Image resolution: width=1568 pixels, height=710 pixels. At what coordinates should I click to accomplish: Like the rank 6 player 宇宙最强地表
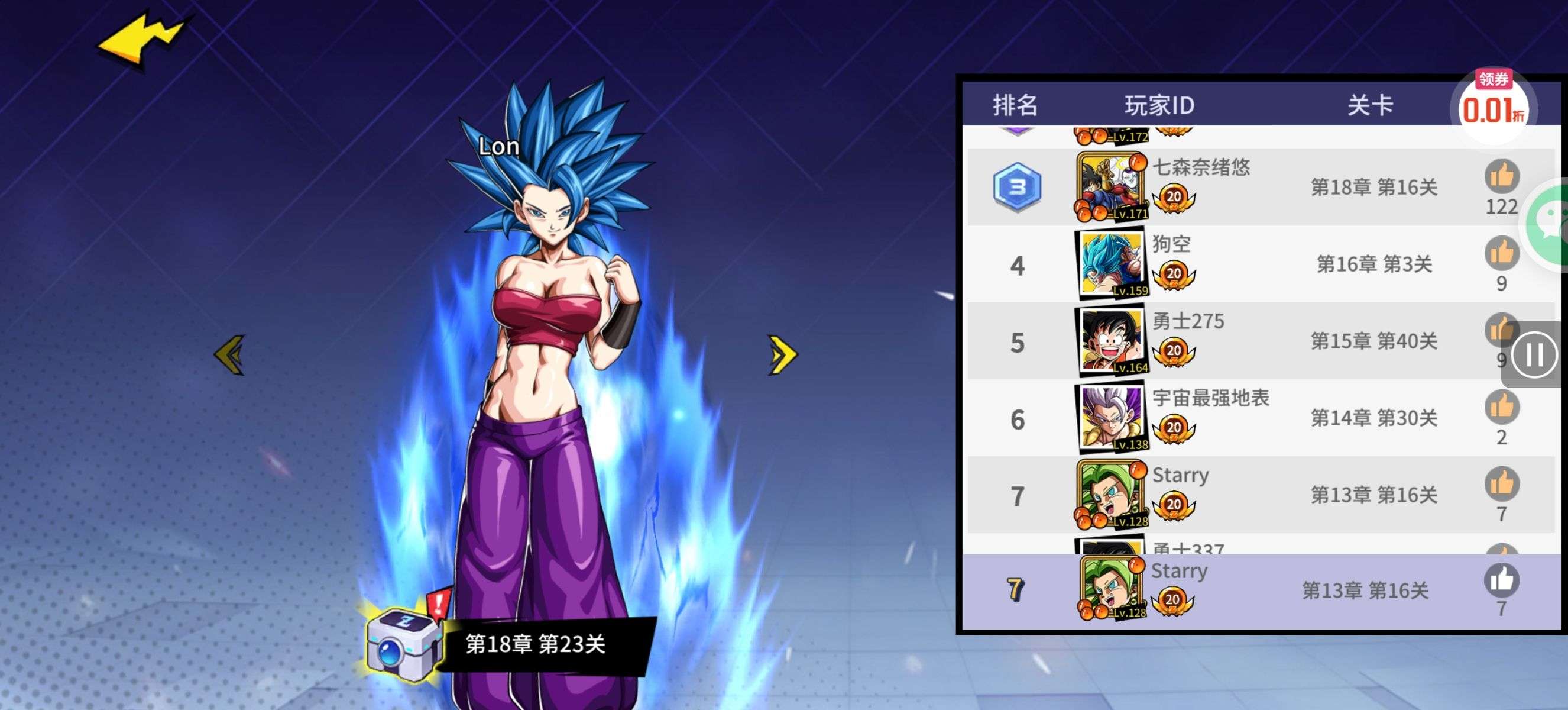(1501, 408)
